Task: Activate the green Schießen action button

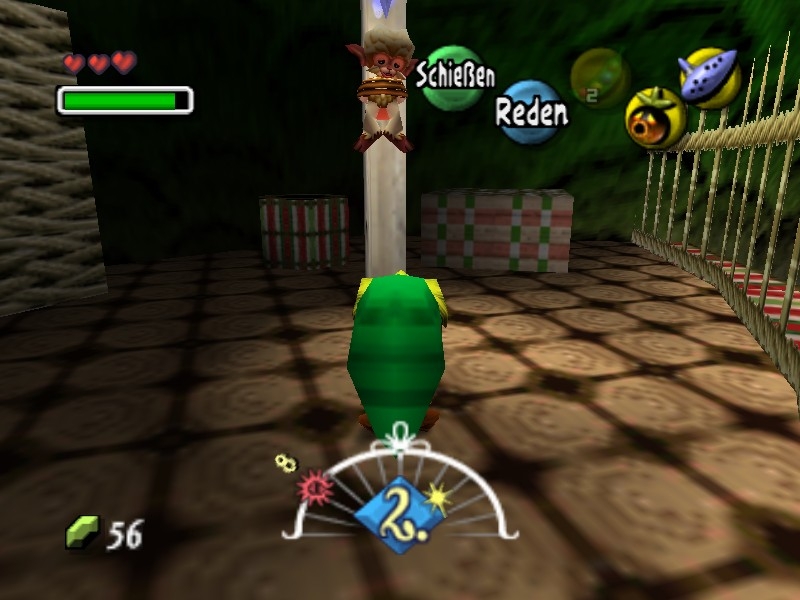Action: (452, 77)
